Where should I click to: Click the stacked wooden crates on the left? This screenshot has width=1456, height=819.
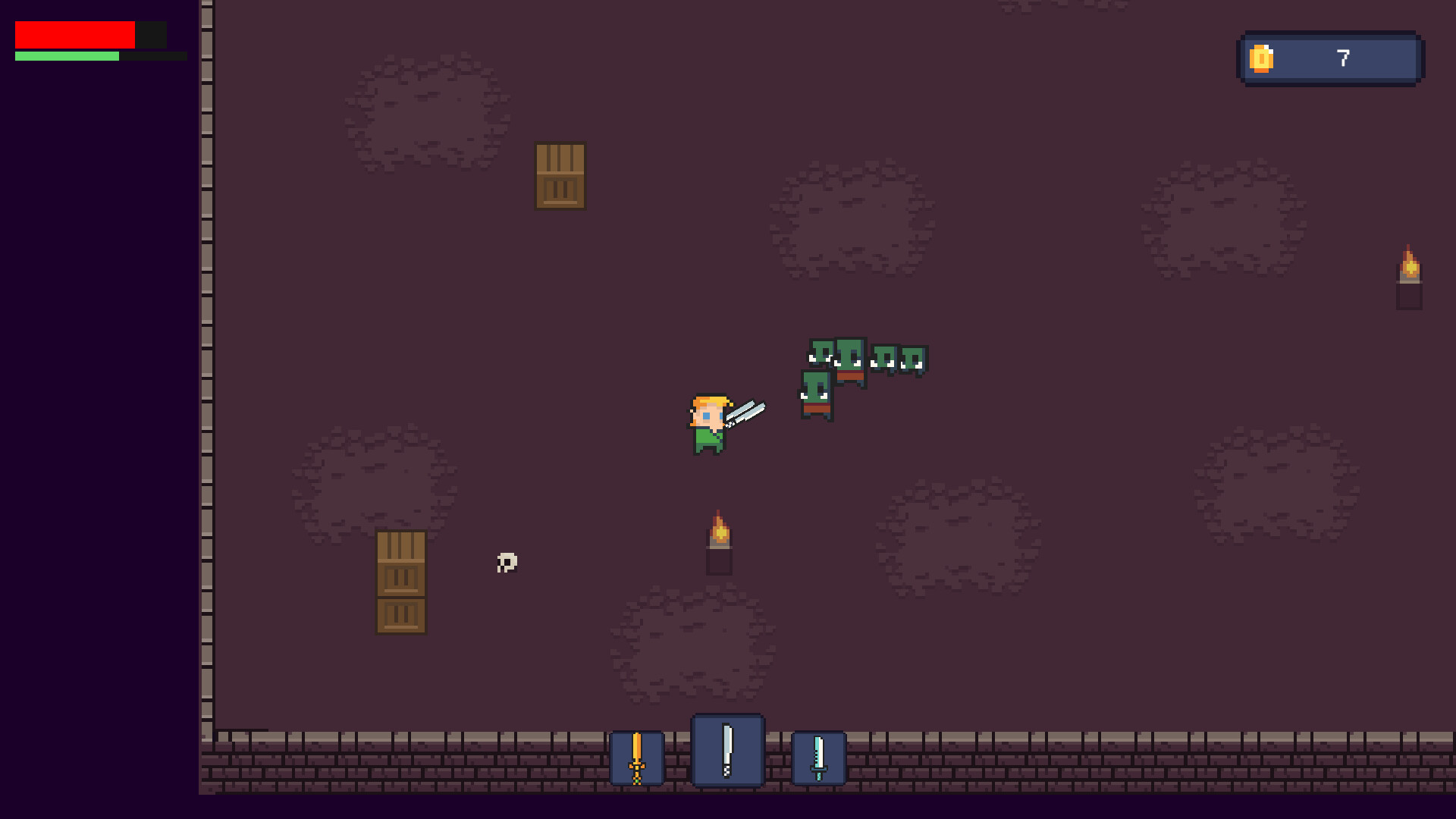tap(400, 582)
